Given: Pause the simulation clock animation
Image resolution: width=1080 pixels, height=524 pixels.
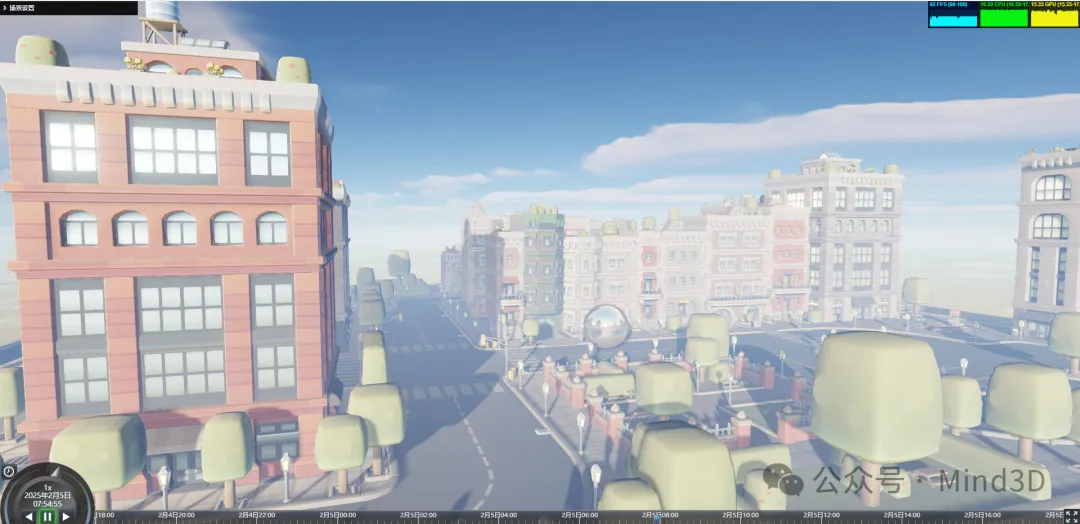Looking at the screenshot, I should pyautogui.click(x=47, y=517).
